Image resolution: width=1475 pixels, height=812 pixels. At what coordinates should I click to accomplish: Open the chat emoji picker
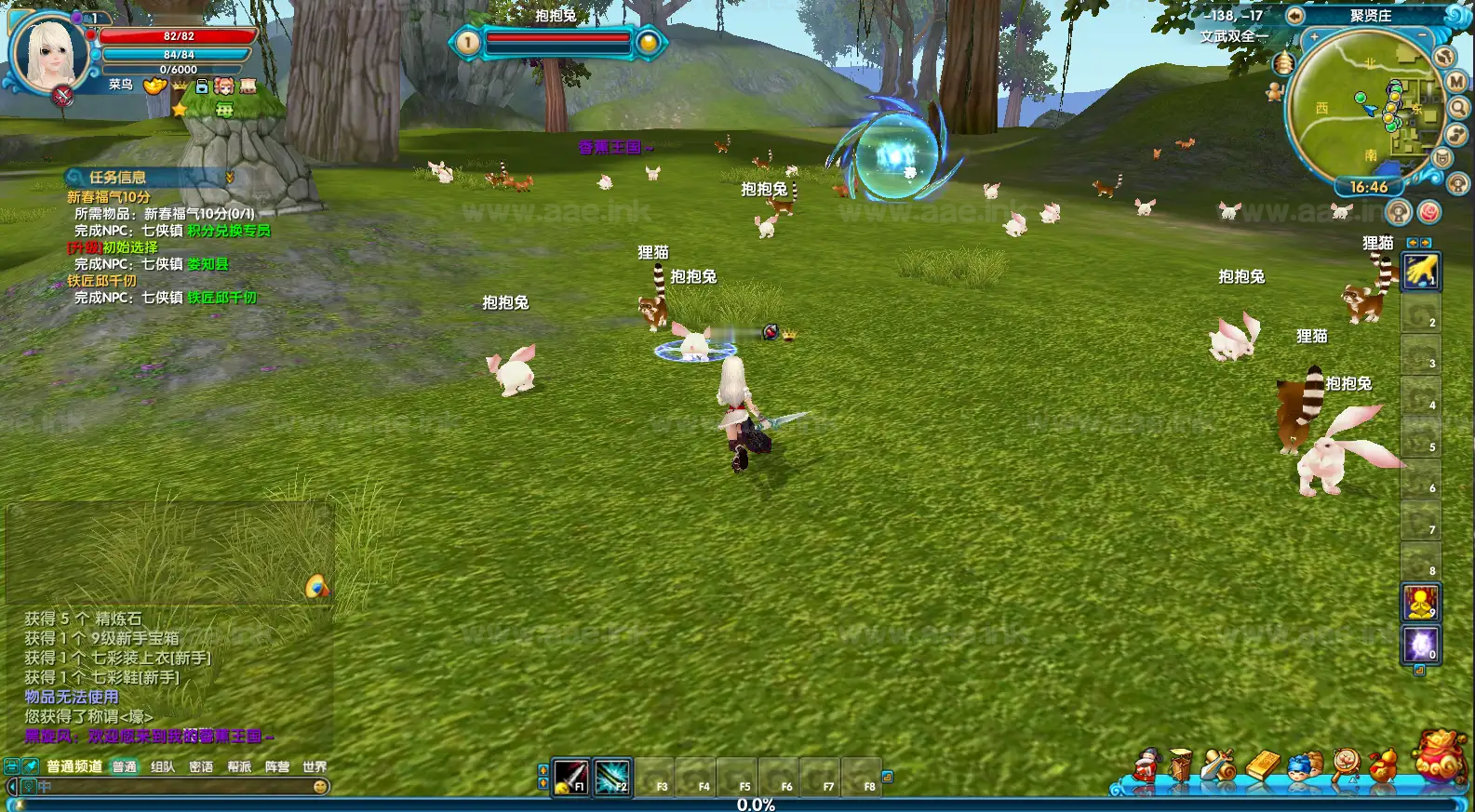320,787
